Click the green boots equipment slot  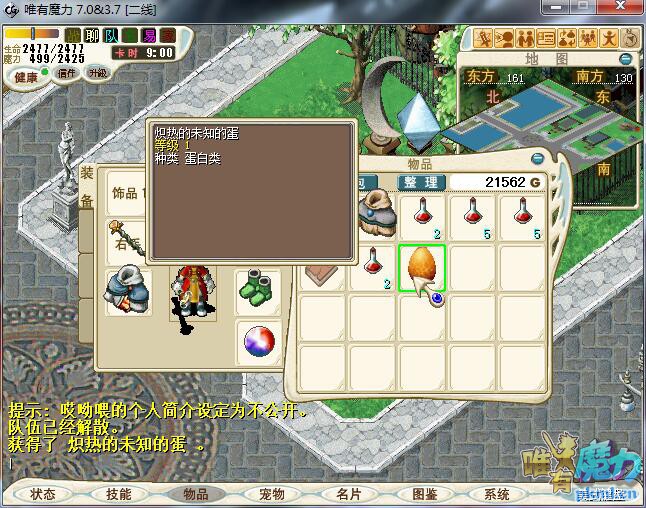(x=259, y=290)
